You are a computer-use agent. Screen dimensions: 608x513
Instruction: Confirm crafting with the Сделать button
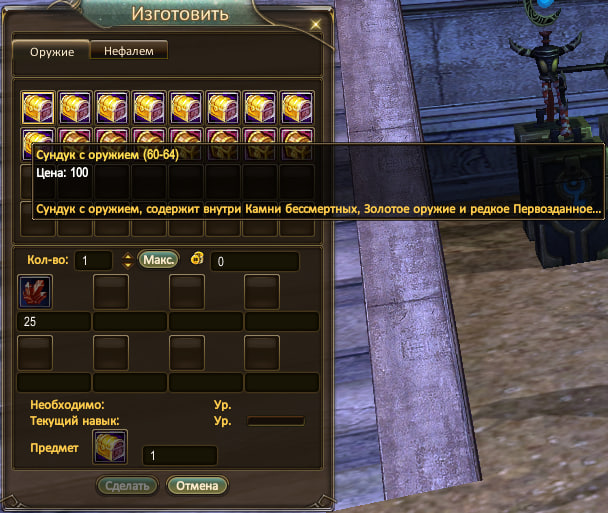tap(127, 486)
